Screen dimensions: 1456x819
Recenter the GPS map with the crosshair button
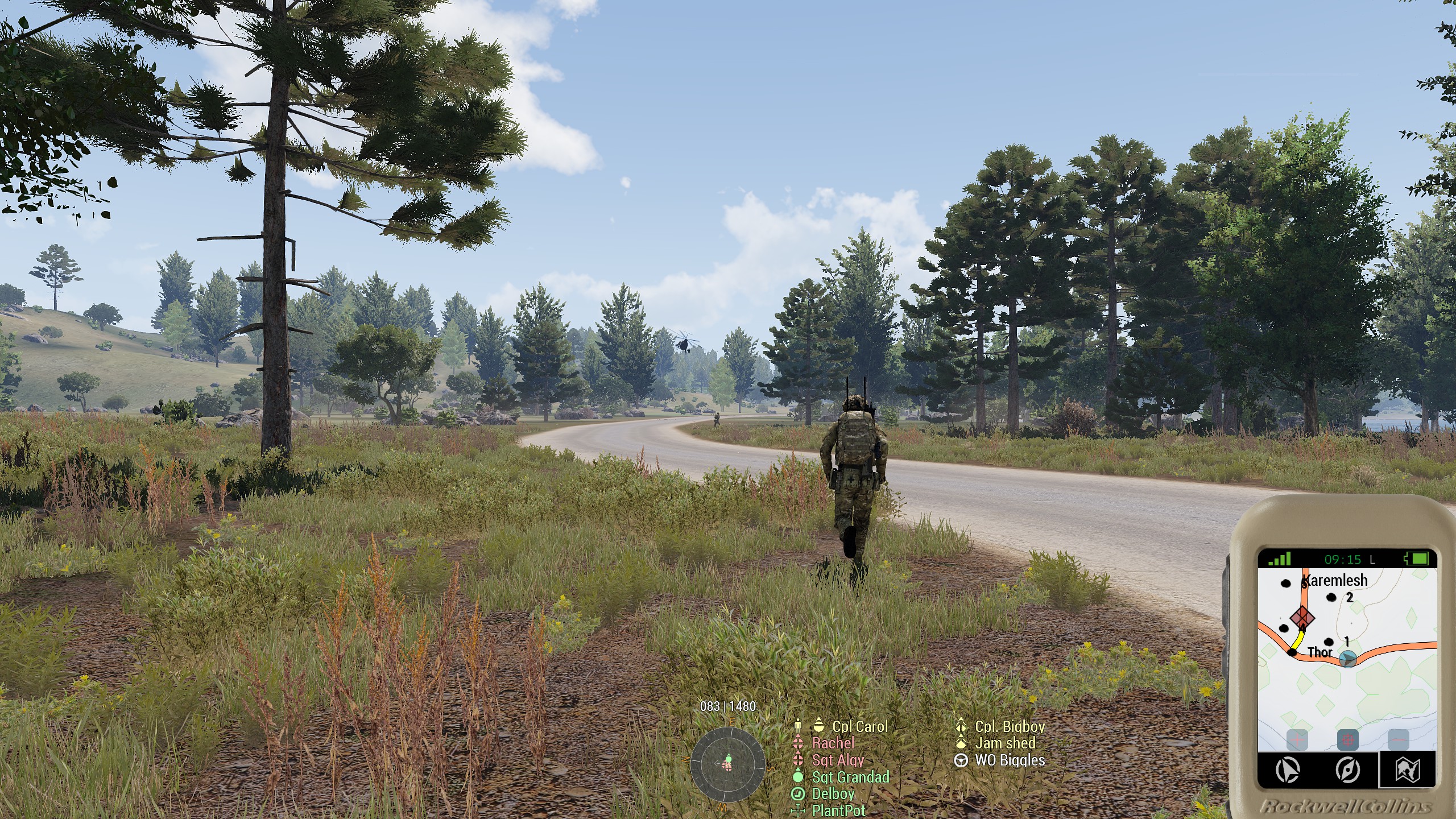coord(1347,741)
